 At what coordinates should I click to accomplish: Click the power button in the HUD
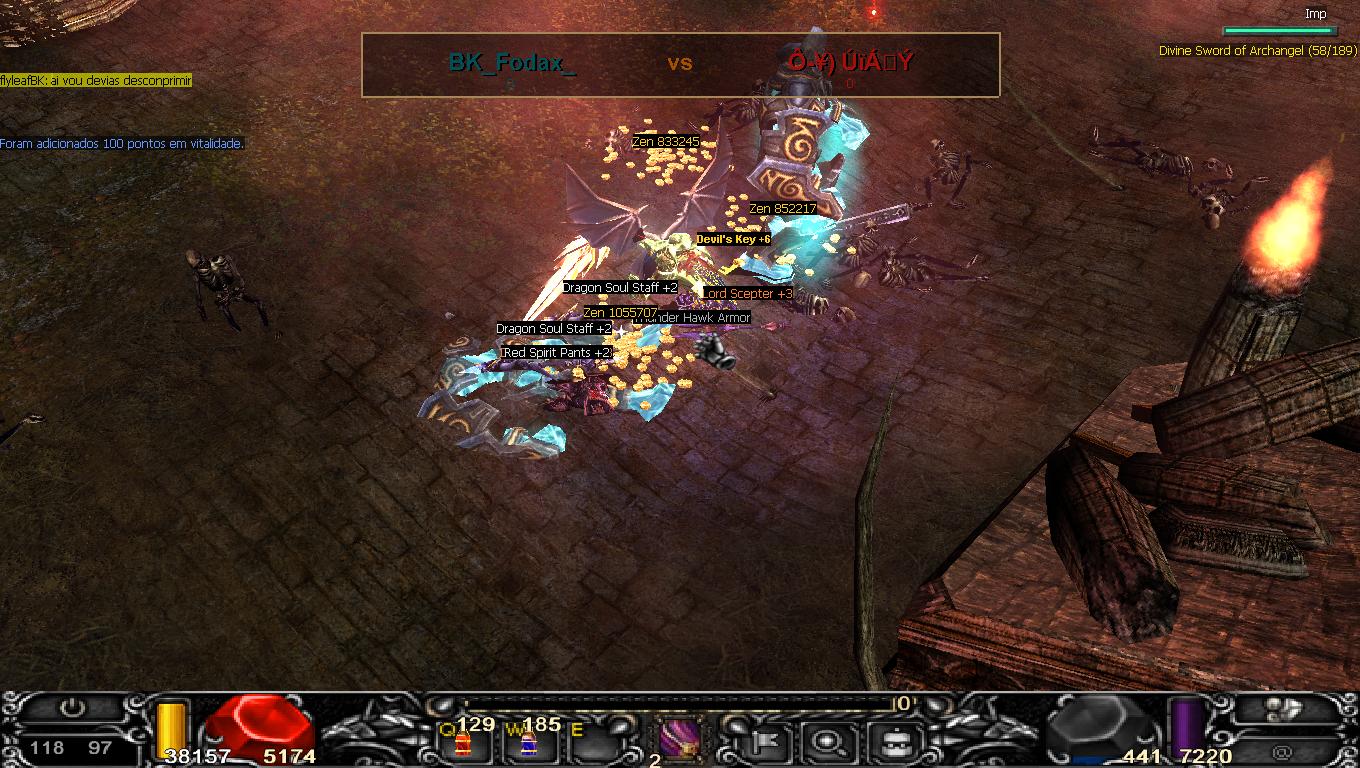(72, 709)
